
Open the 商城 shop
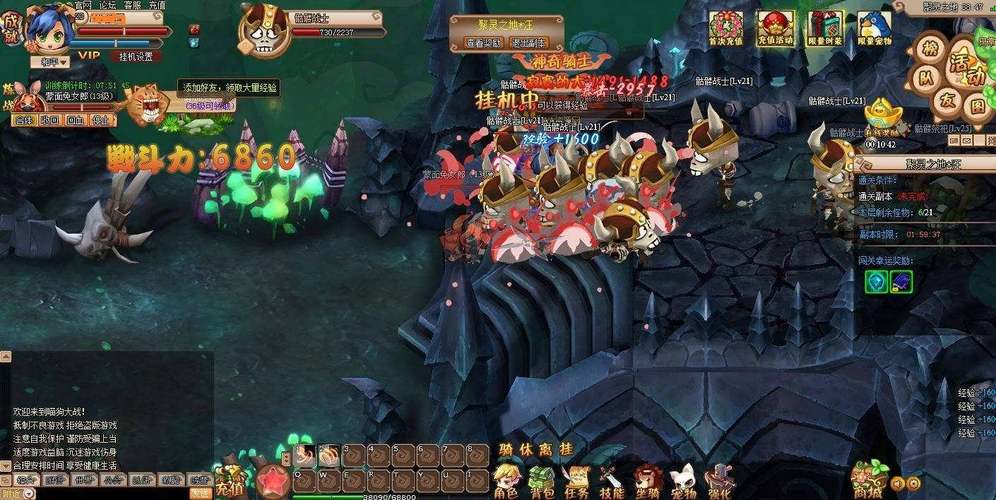click(x=870, y=478)
